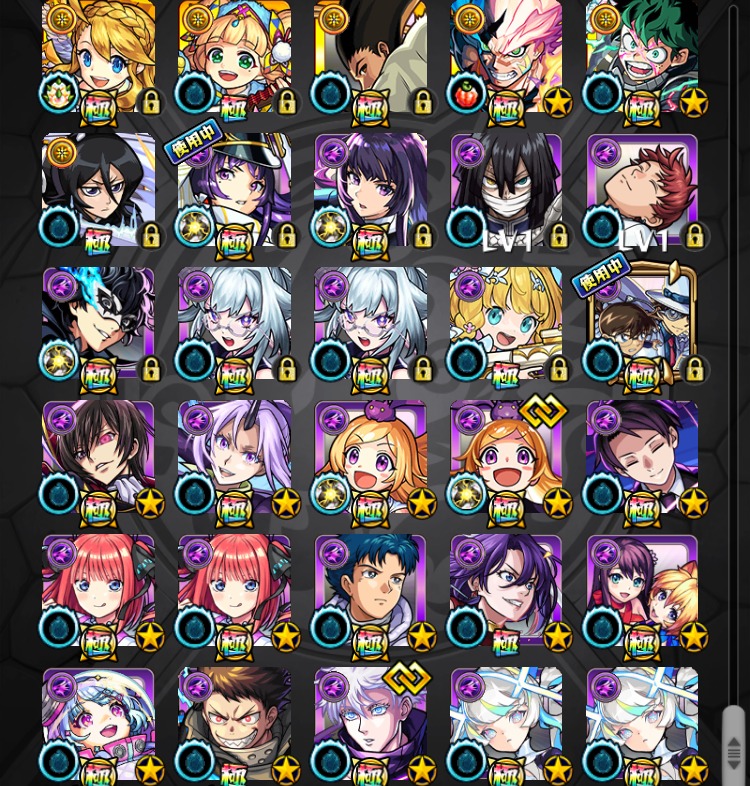Screen dimensions: 750x786
Task: Select the green-haired boy character tile
Action: pos(642,57)
